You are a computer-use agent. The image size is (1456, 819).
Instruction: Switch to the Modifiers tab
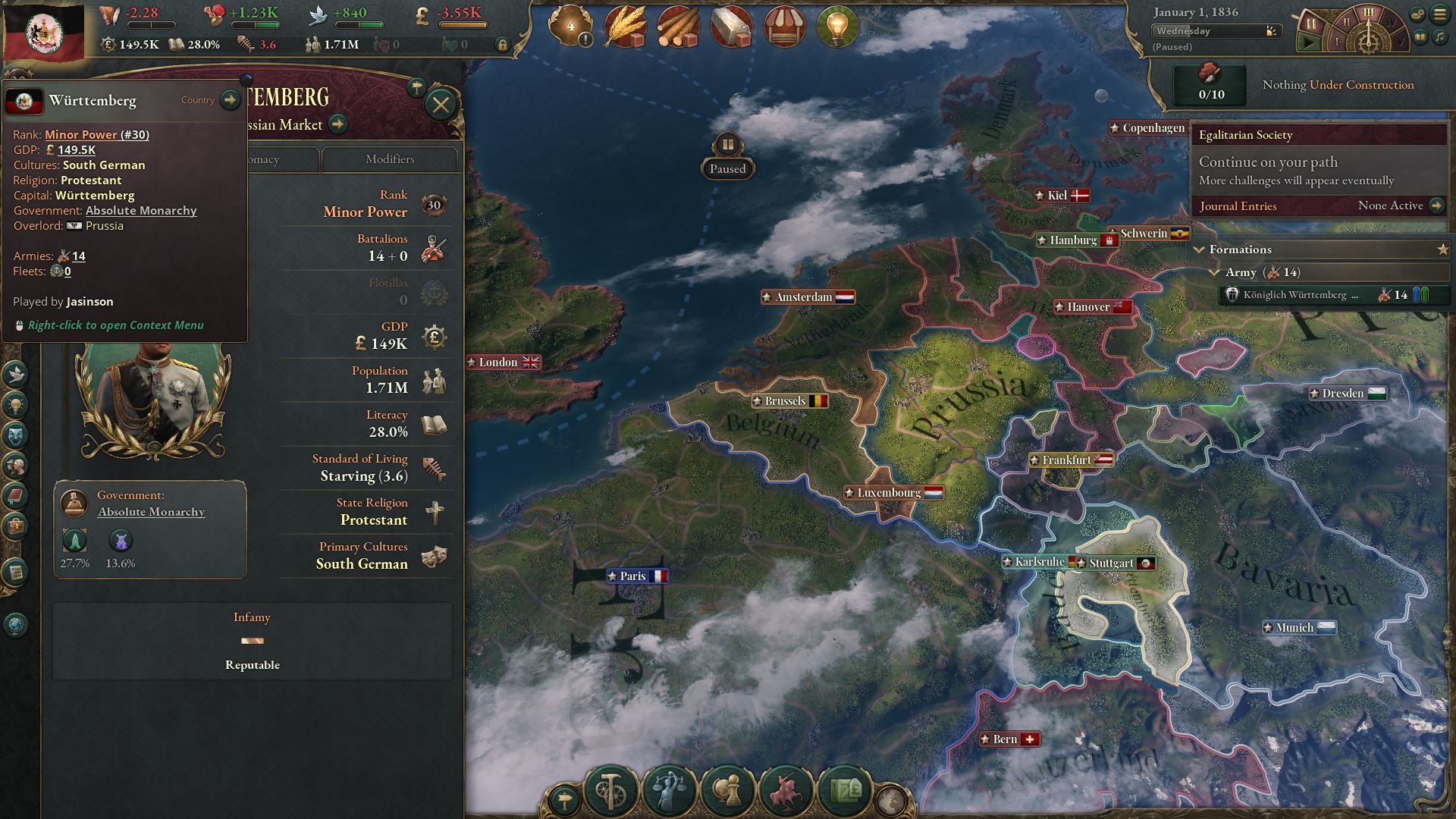click(x=391, y=159)
